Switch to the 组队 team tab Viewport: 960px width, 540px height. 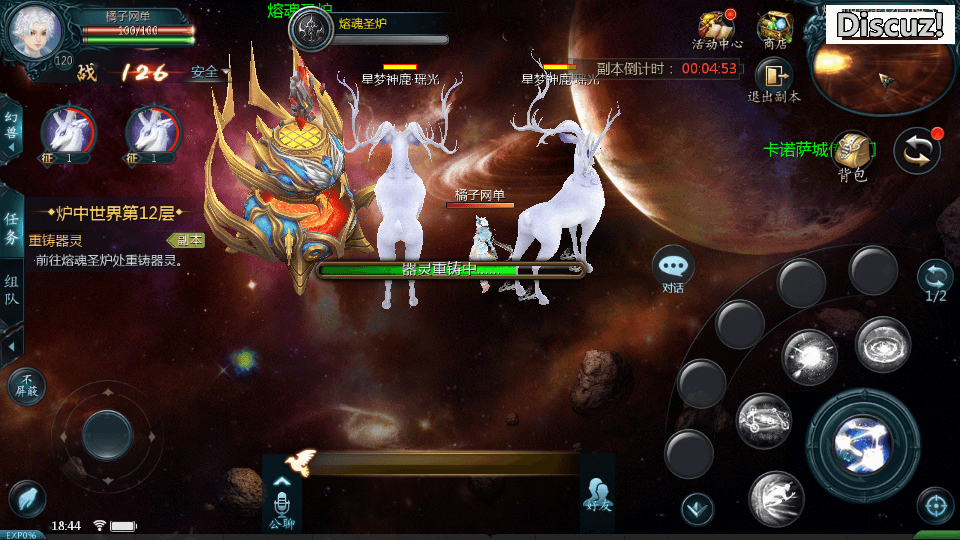click(x=12, y=295)
